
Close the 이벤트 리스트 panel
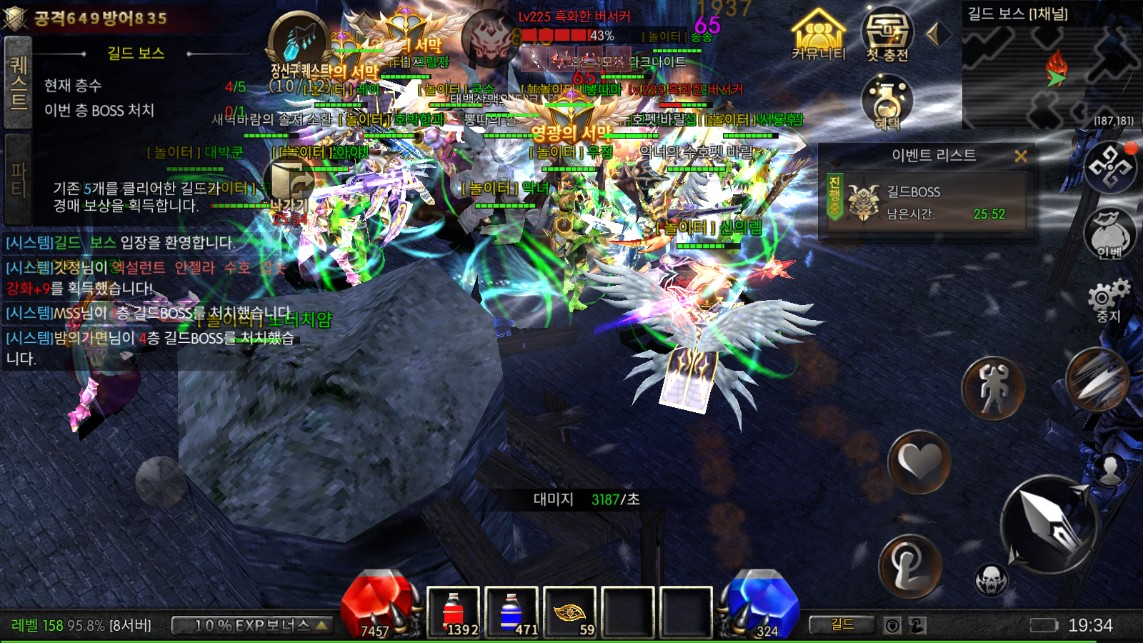tap(1021, 156)
